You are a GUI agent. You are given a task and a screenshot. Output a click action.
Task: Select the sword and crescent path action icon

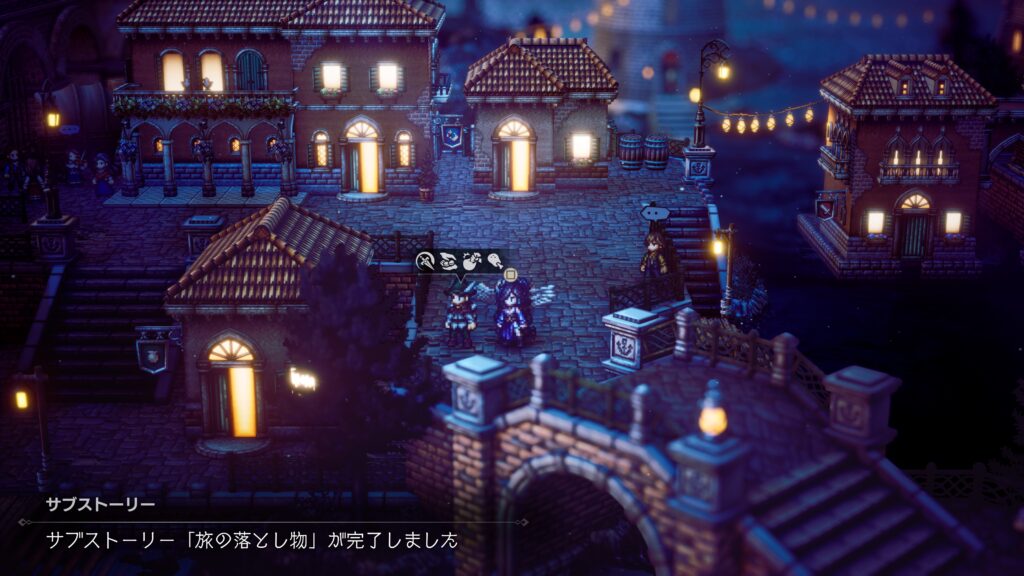425,262
